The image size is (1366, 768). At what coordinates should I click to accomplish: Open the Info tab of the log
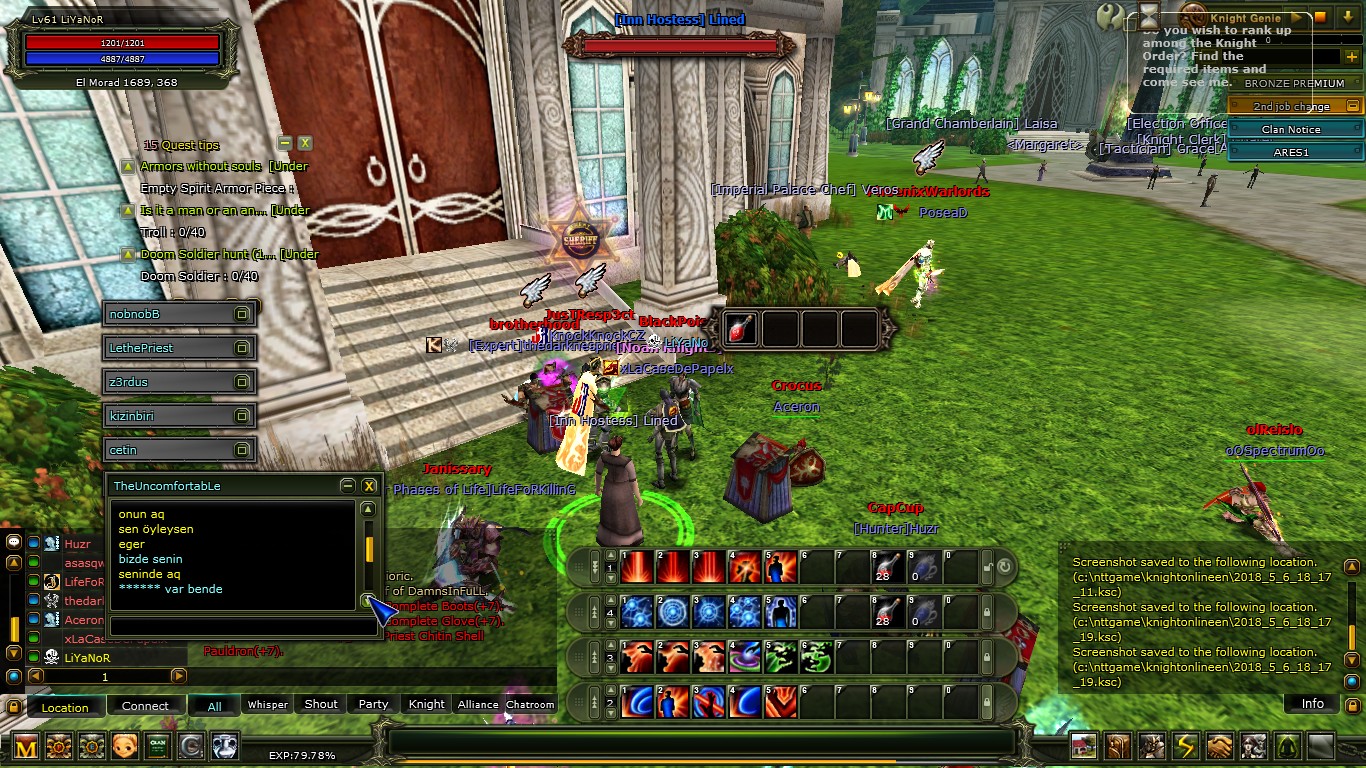(x=1312, y=704)
